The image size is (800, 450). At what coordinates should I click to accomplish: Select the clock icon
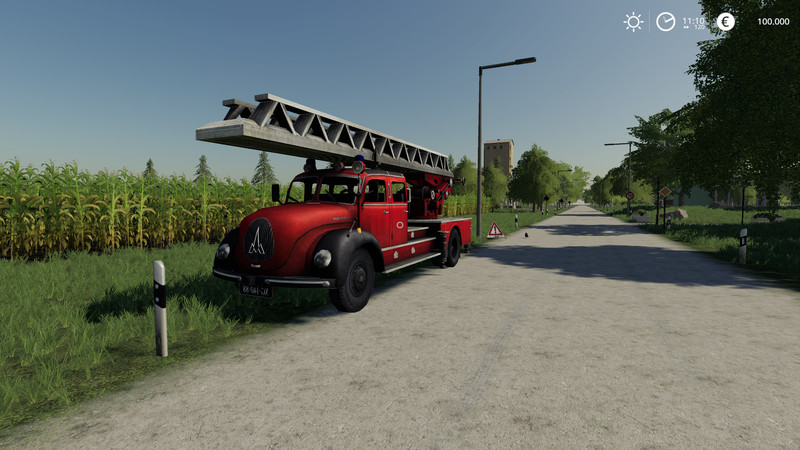point(665,21)
